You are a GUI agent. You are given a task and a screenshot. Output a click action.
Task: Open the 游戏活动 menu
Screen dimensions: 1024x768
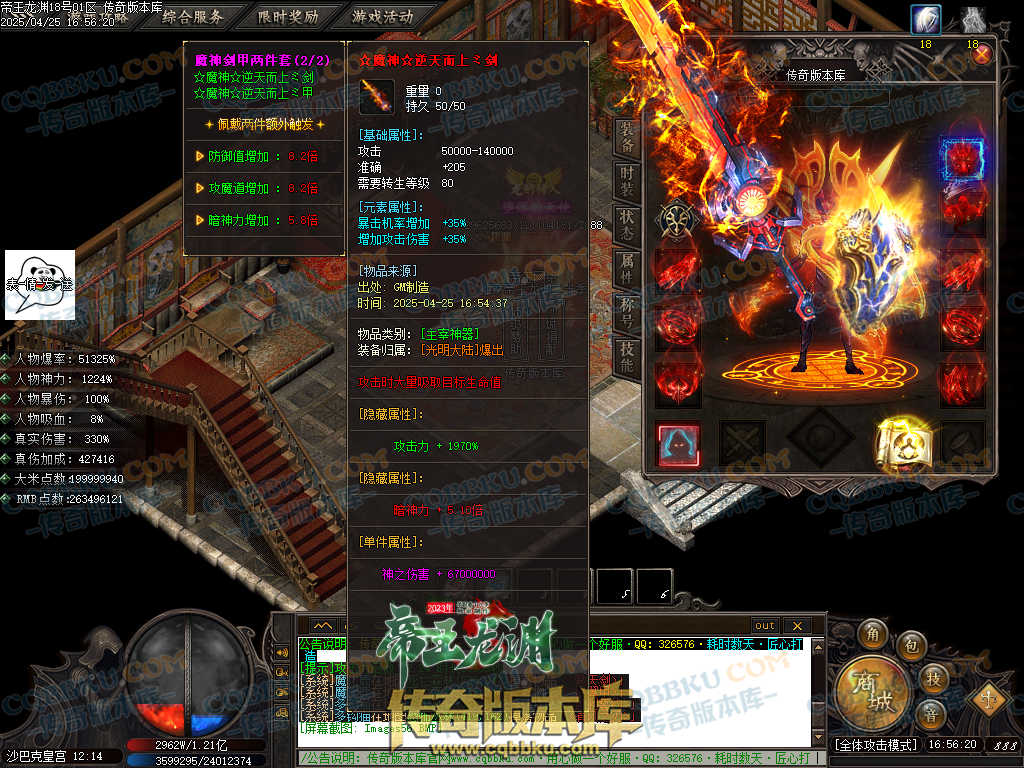(382, 17)
